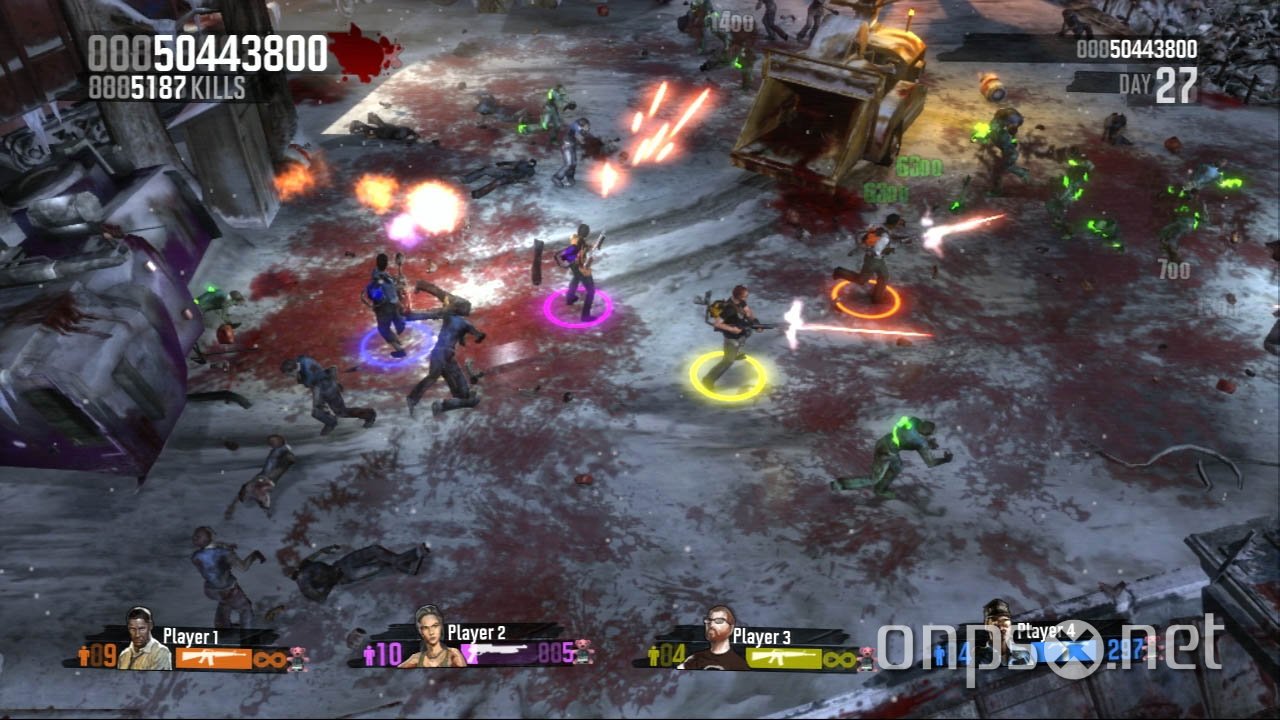This screenshot has height=720, width=1280.
Task: Click Player 4's blue lives figure icon
Action: pyautogui.click(x=940, y=652)
